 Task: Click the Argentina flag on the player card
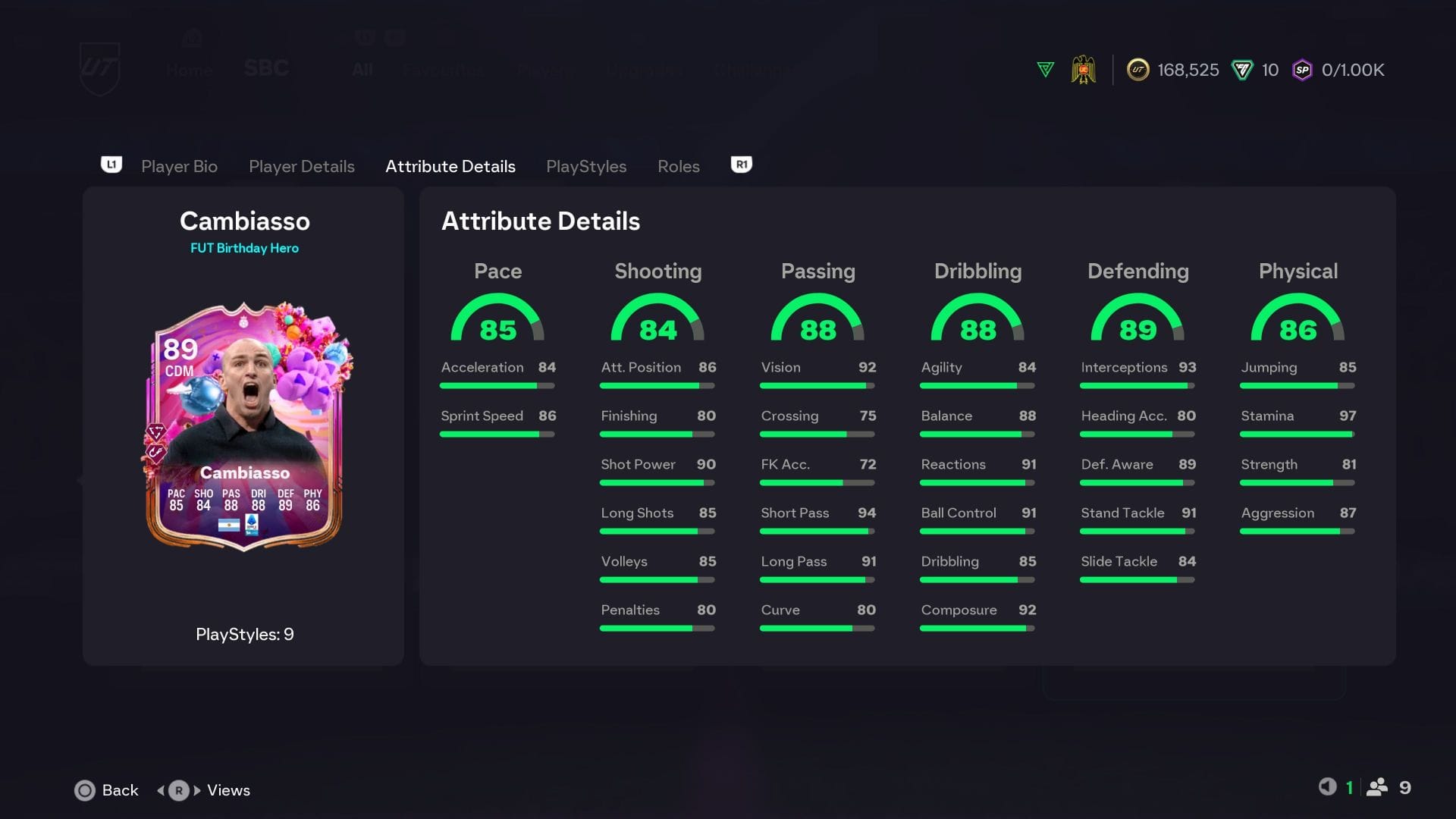pos(229,526)
